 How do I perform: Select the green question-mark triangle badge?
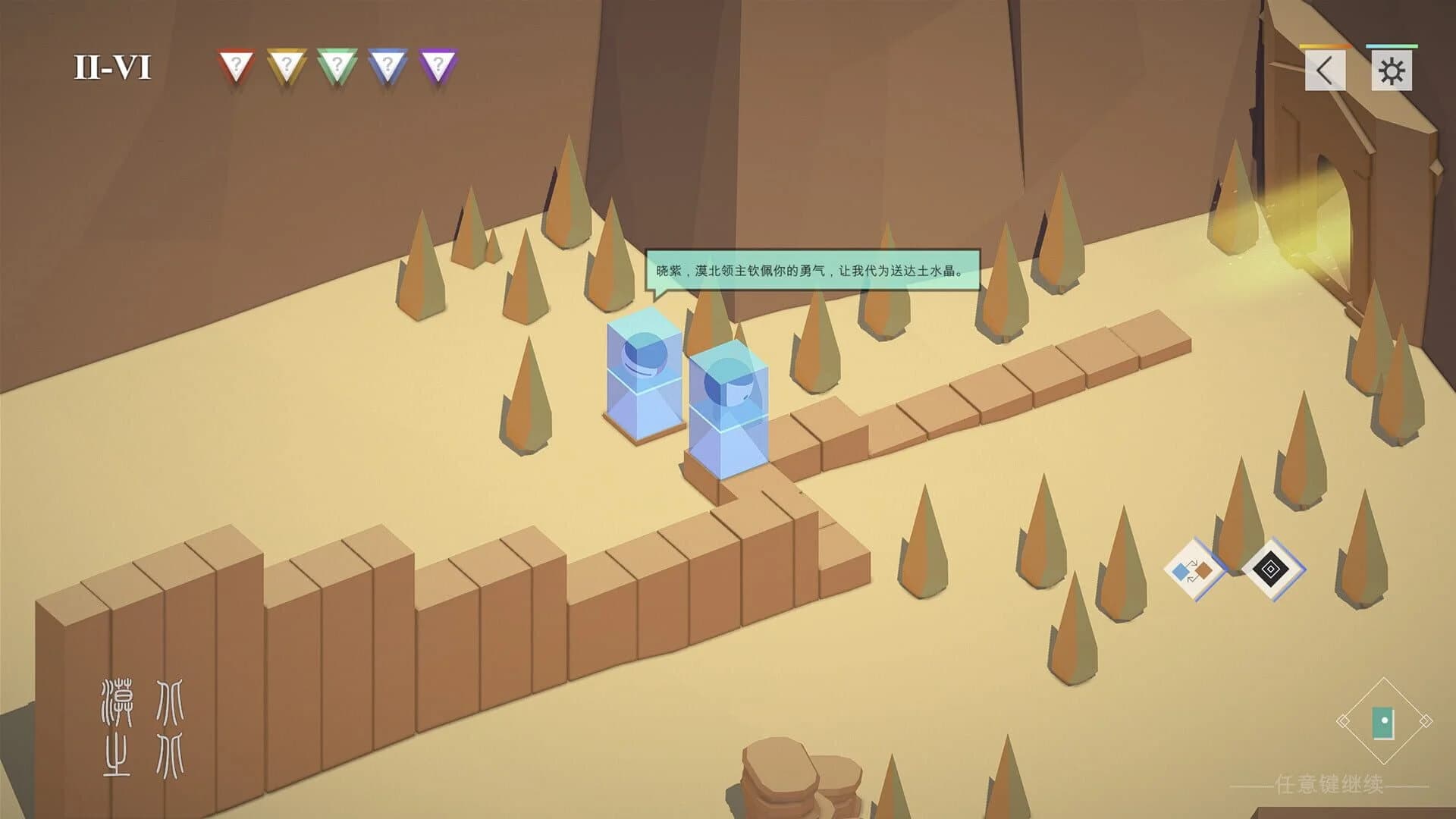(336, 64)
